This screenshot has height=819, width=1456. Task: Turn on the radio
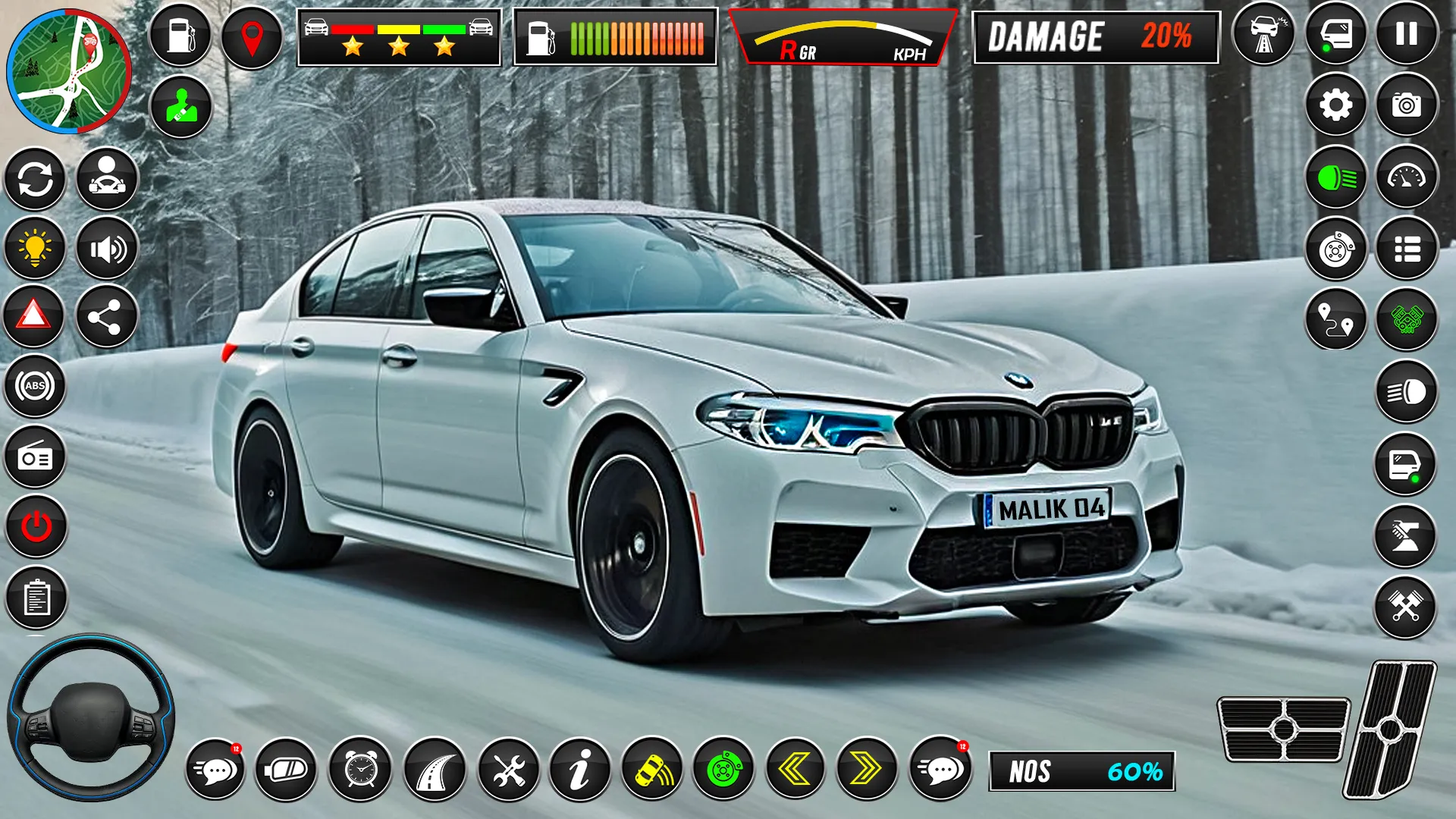(35, 457)
